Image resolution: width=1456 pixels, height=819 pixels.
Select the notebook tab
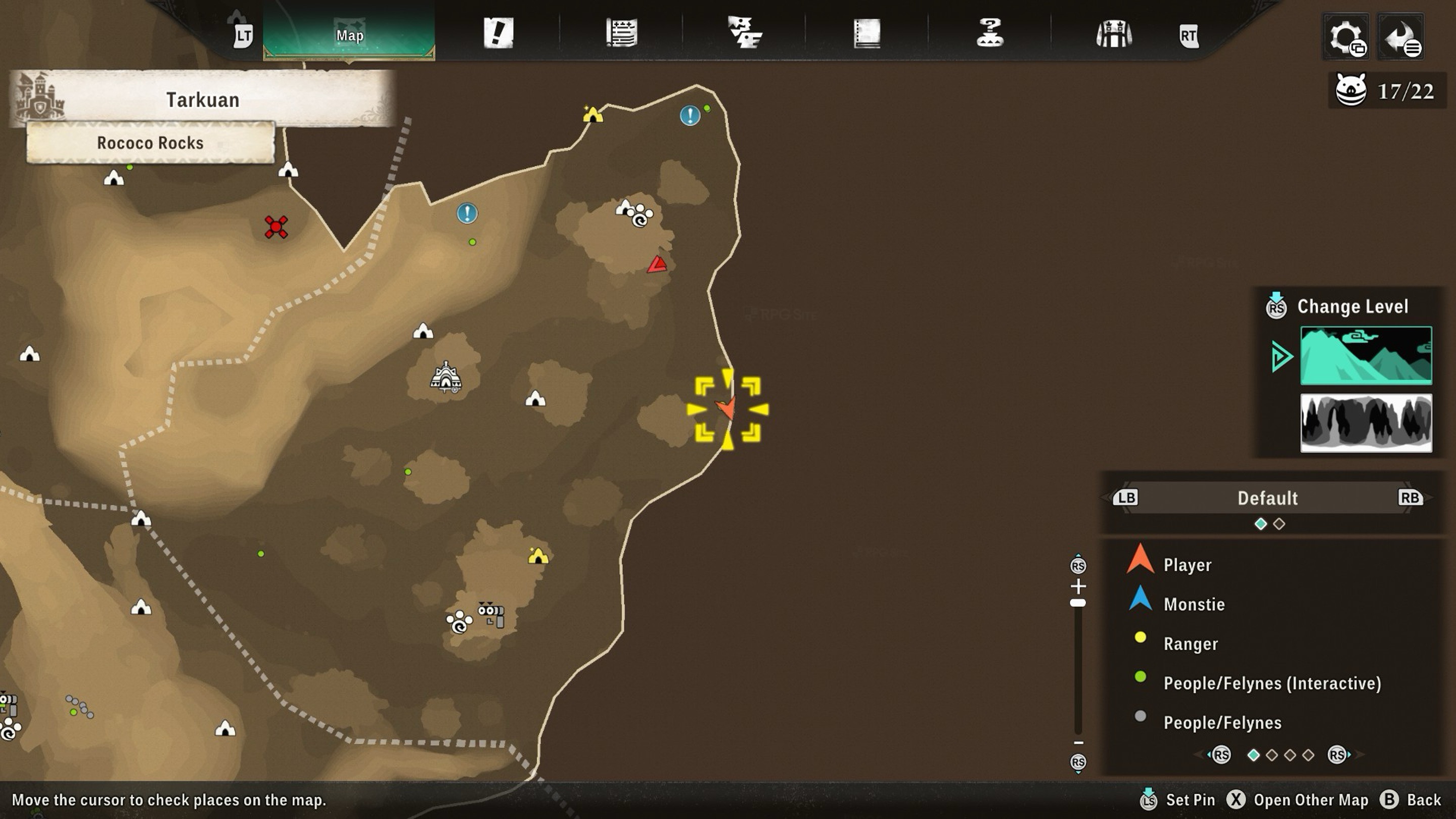pyautogui.click(x=867, y=33)
